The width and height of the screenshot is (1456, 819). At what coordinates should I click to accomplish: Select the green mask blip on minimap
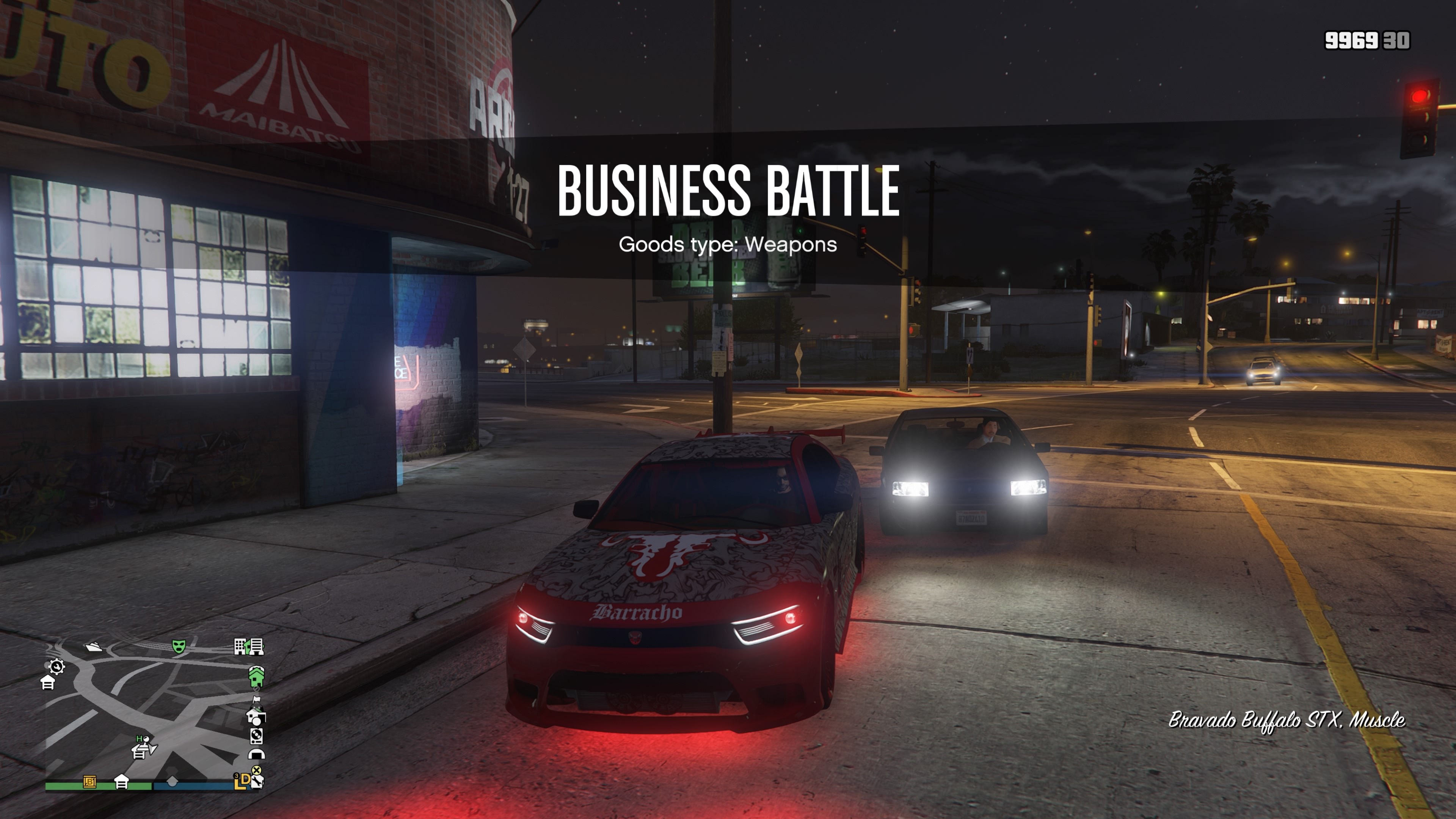coord(179,646)
